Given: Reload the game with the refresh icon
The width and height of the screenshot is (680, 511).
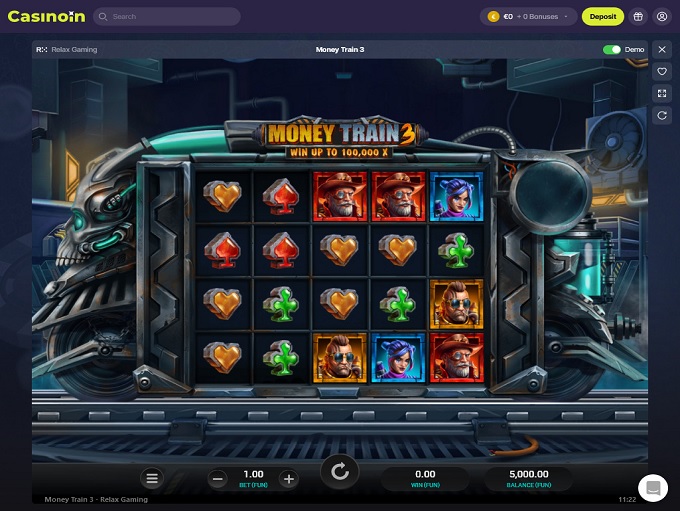Looking at the screenshot, I should (x=662, y=116).
